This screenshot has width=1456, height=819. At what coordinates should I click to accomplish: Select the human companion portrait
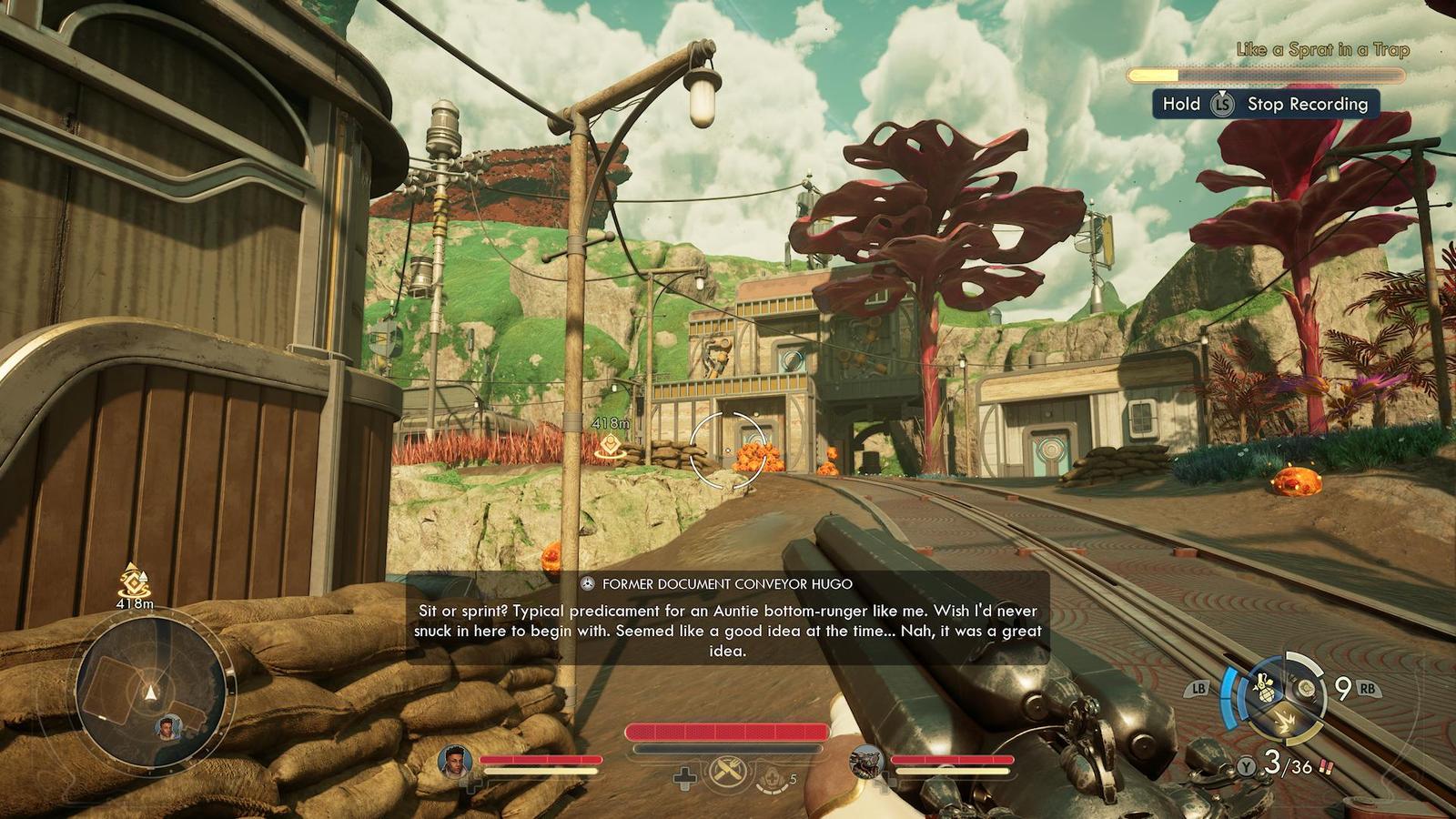[x=455, y=762]
